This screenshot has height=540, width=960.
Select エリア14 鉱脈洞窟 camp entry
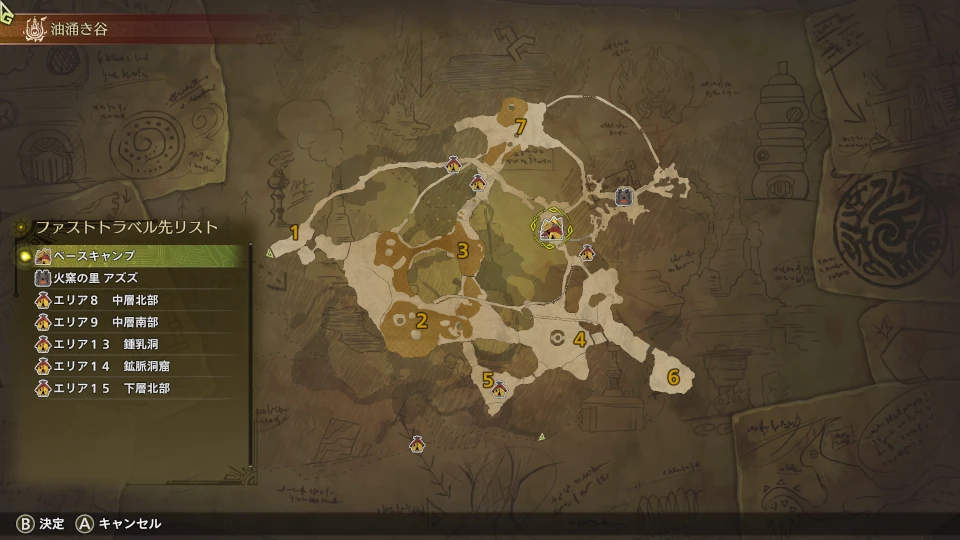click(130, 366)
